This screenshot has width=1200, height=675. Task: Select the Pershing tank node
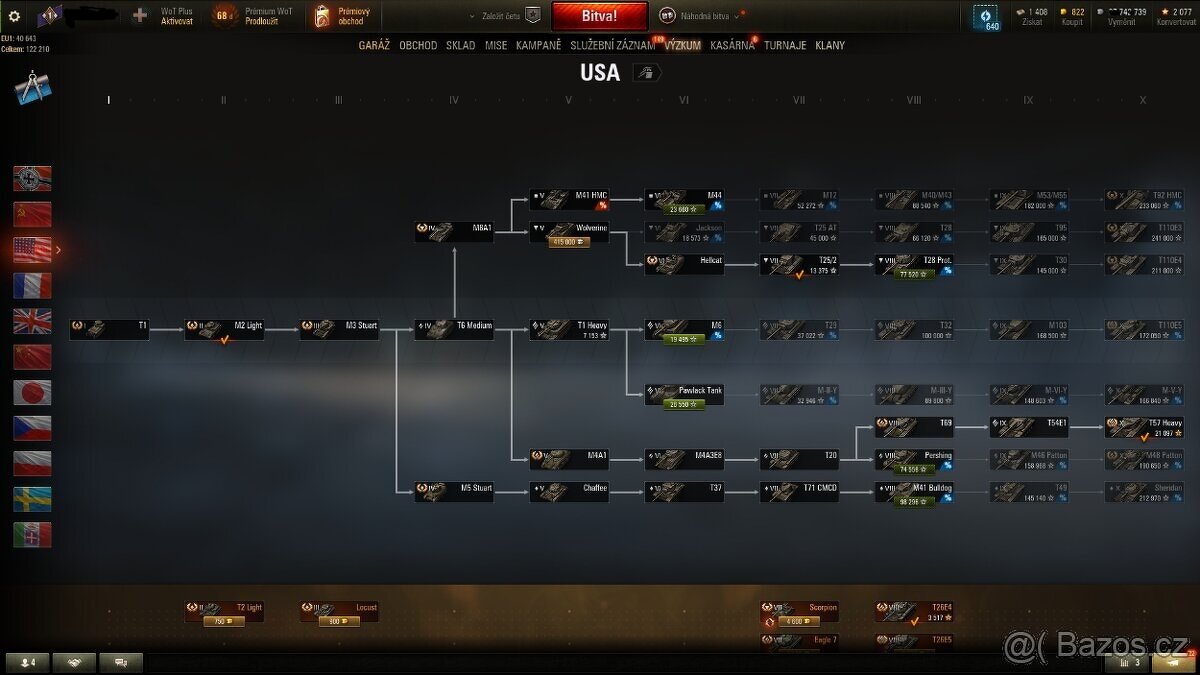tap(914, 460)
